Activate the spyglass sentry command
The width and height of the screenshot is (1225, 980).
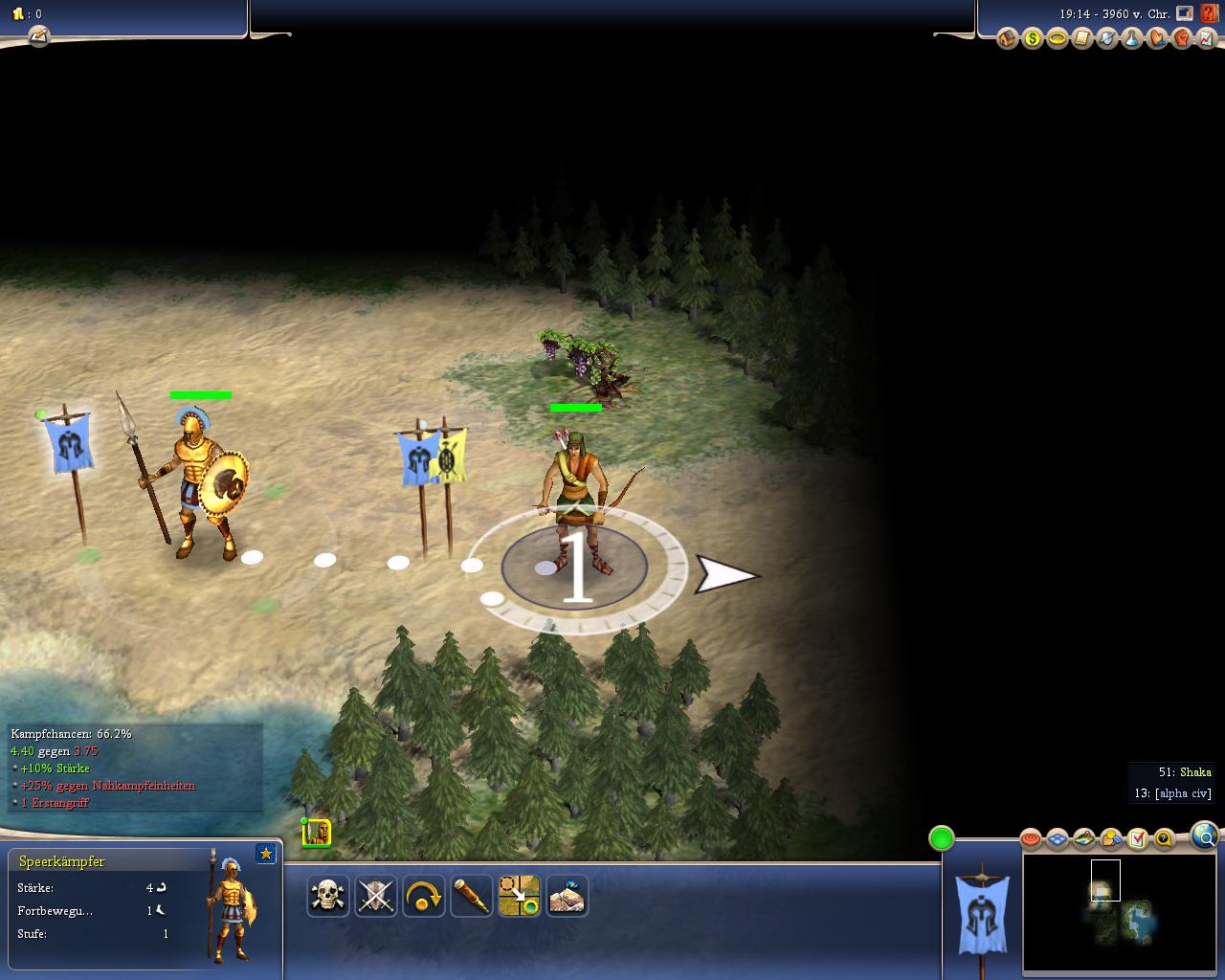pos(471,896)
